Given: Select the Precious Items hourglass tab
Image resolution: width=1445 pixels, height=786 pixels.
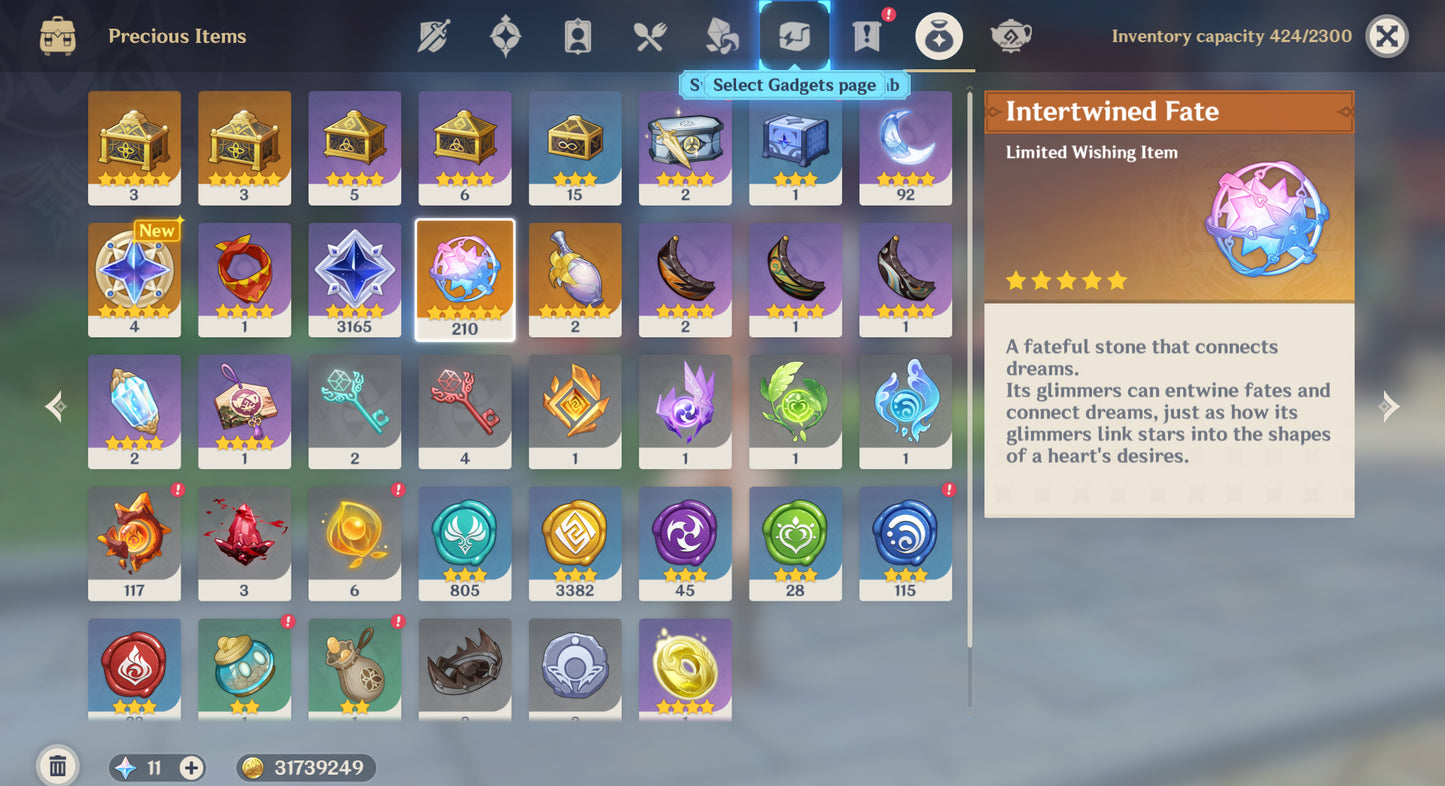Looking at the screenshot, I should pyautogui.click(x=937, y=35).
